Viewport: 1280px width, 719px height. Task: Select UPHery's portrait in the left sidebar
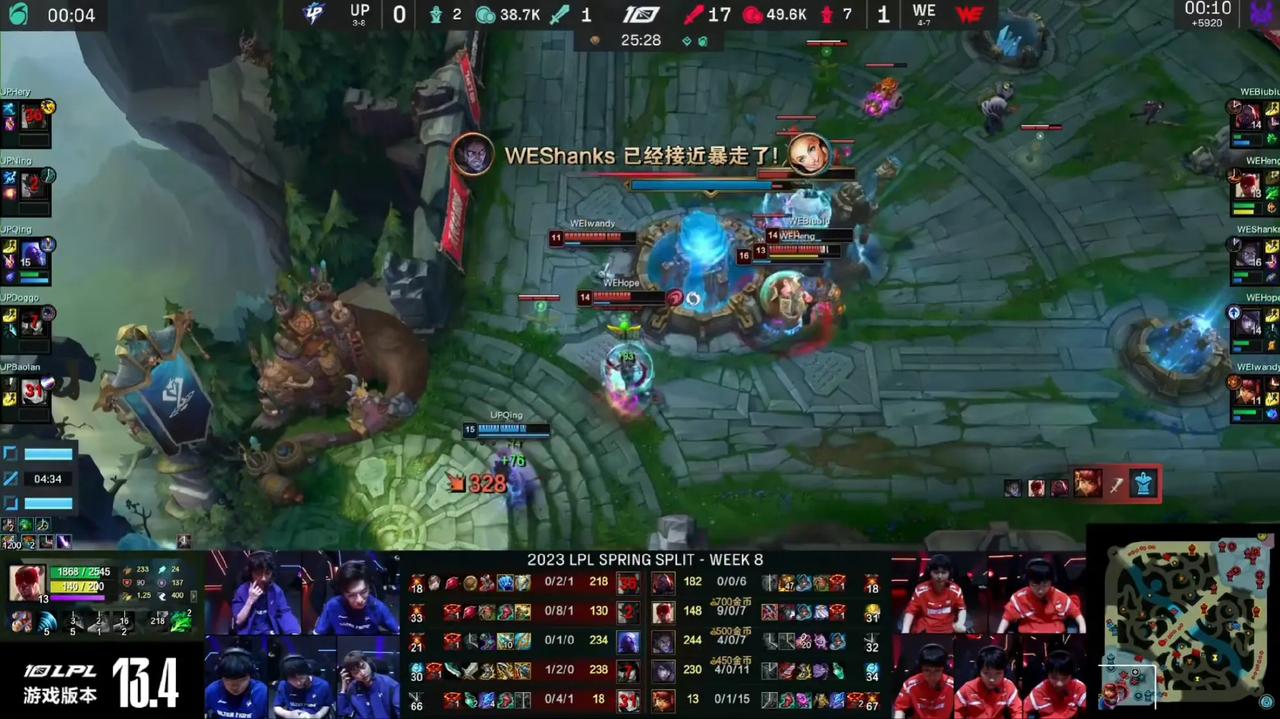(x=33, y=116)
